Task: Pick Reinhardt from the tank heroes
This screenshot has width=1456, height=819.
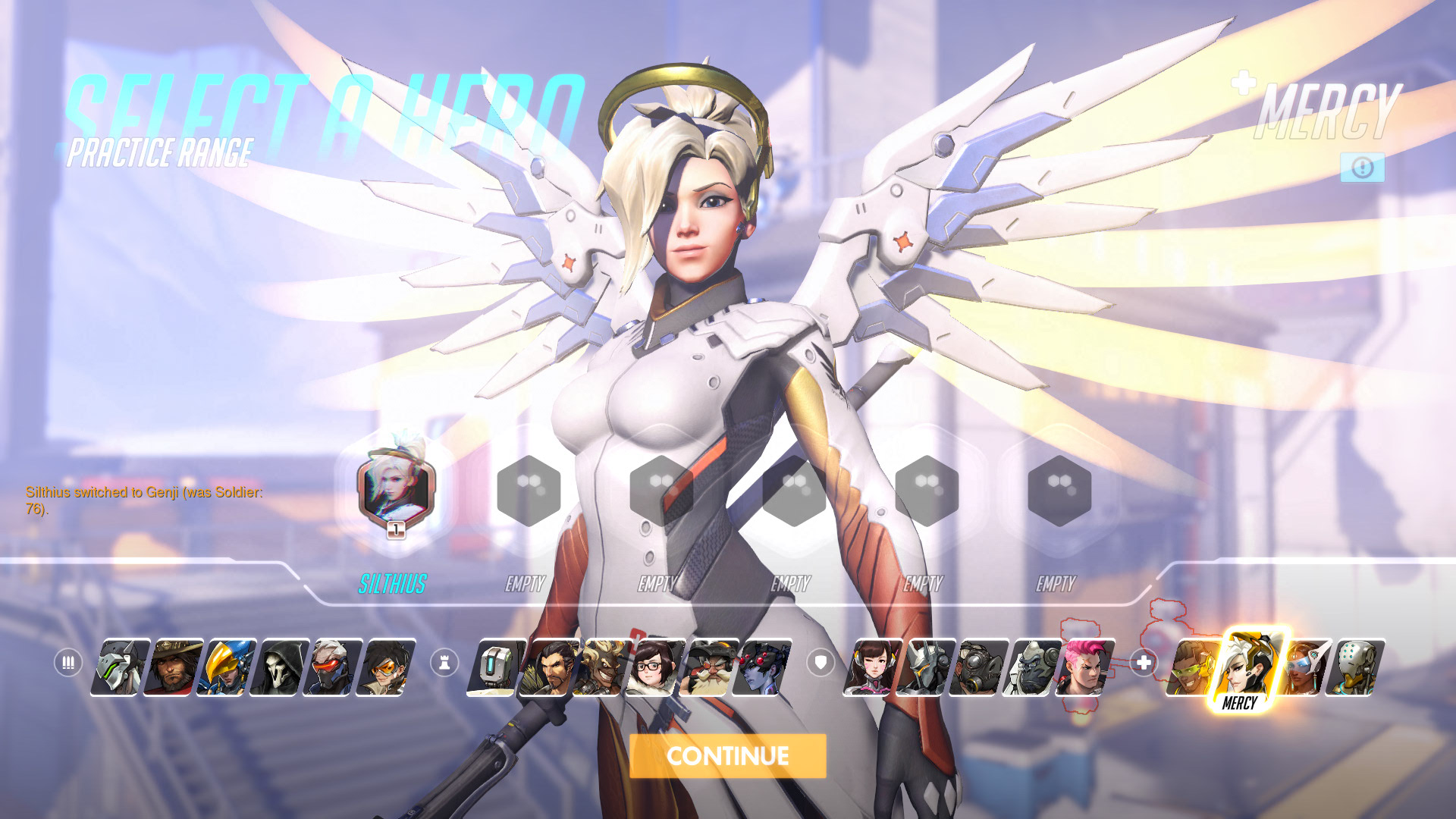Action: click(x=925, y=667)
